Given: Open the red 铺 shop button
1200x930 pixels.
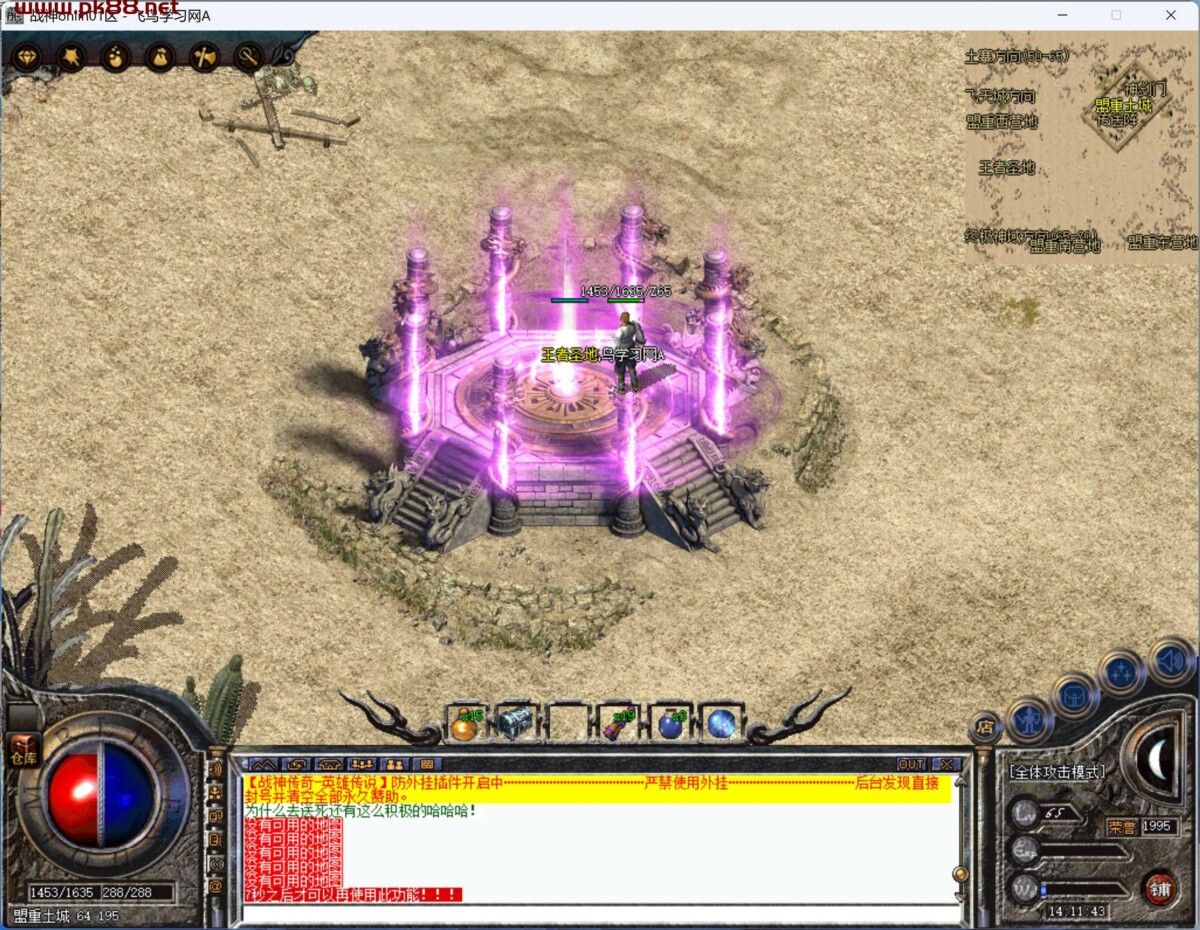Looking at the screenshot, I should [1159, 888].
